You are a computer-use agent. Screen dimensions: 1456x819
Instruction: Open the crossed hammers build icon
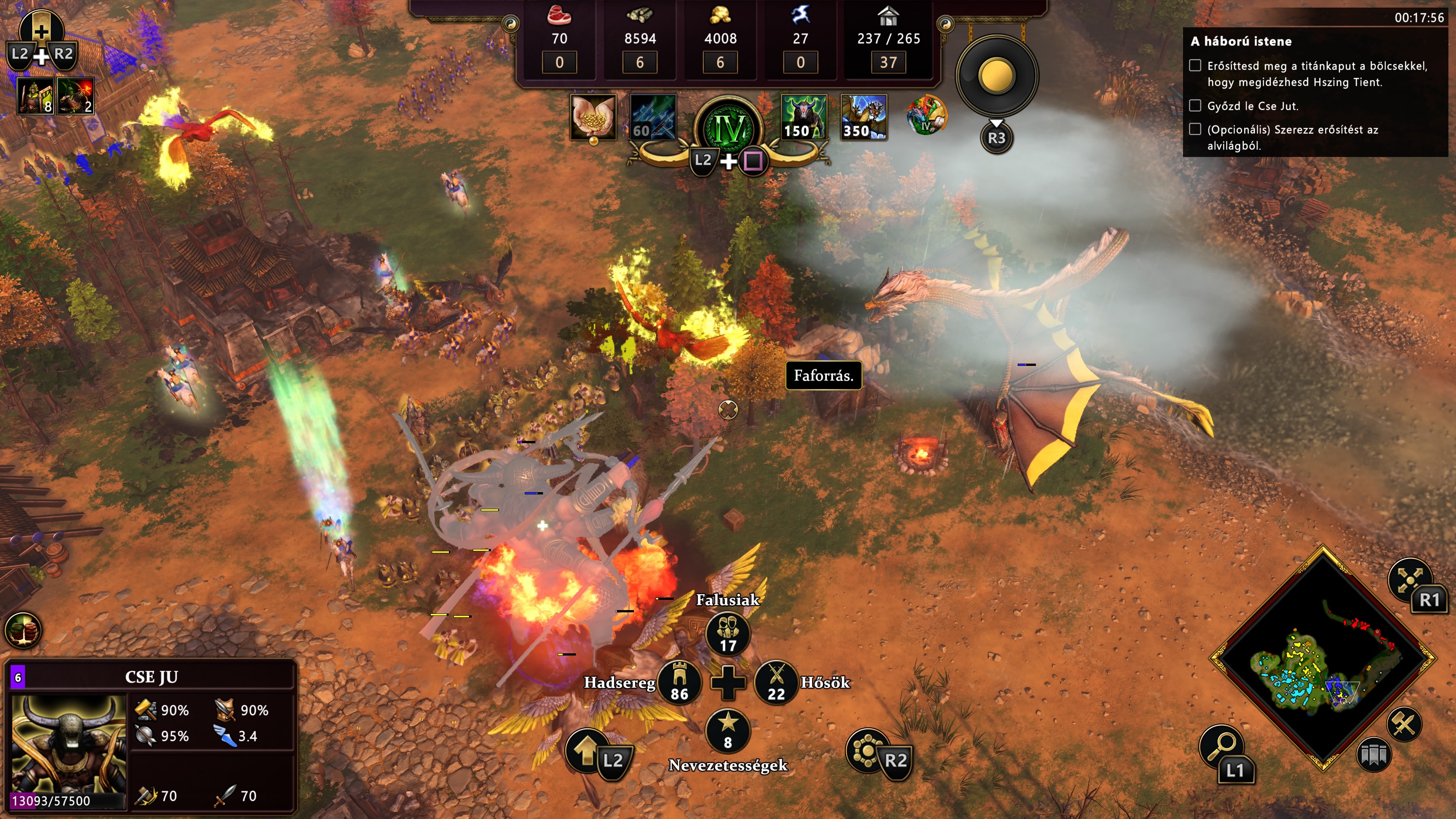pos(1404,724)
